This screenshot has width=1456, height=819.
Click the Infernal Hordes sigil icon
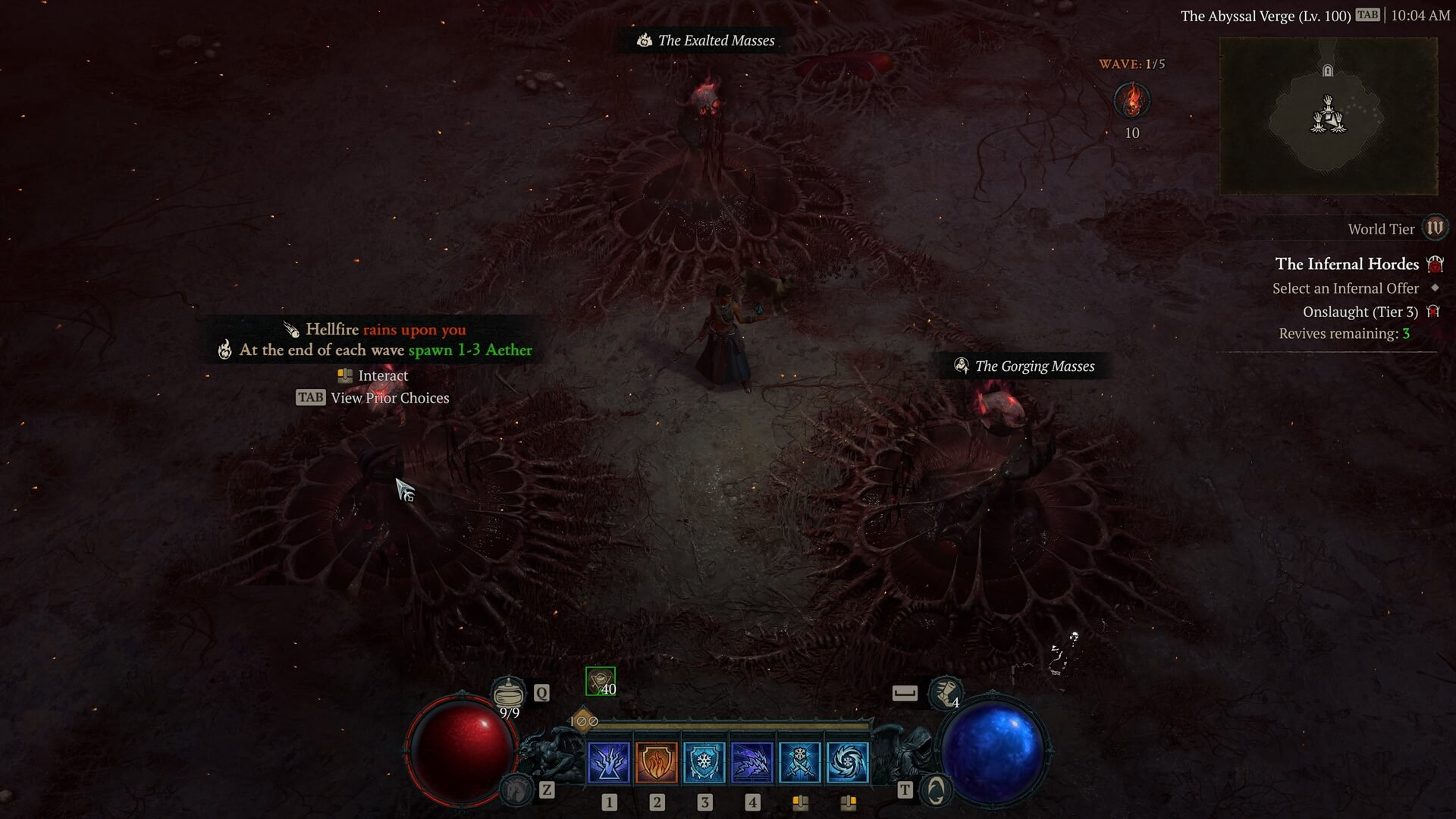pyautogui.click(x=1433, y=264)
